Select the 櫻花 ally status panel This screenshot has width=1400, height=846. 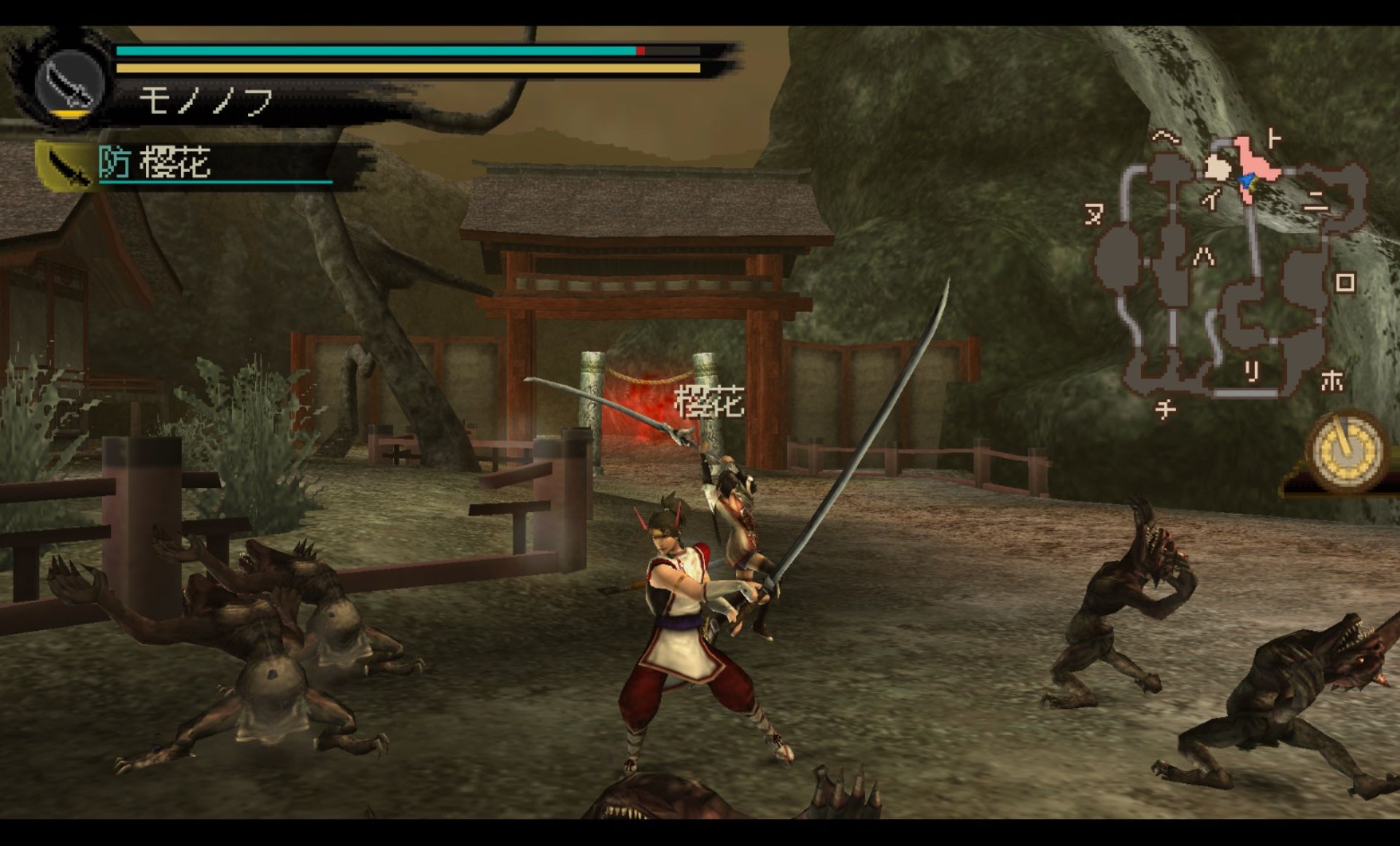tap(197, 163)
